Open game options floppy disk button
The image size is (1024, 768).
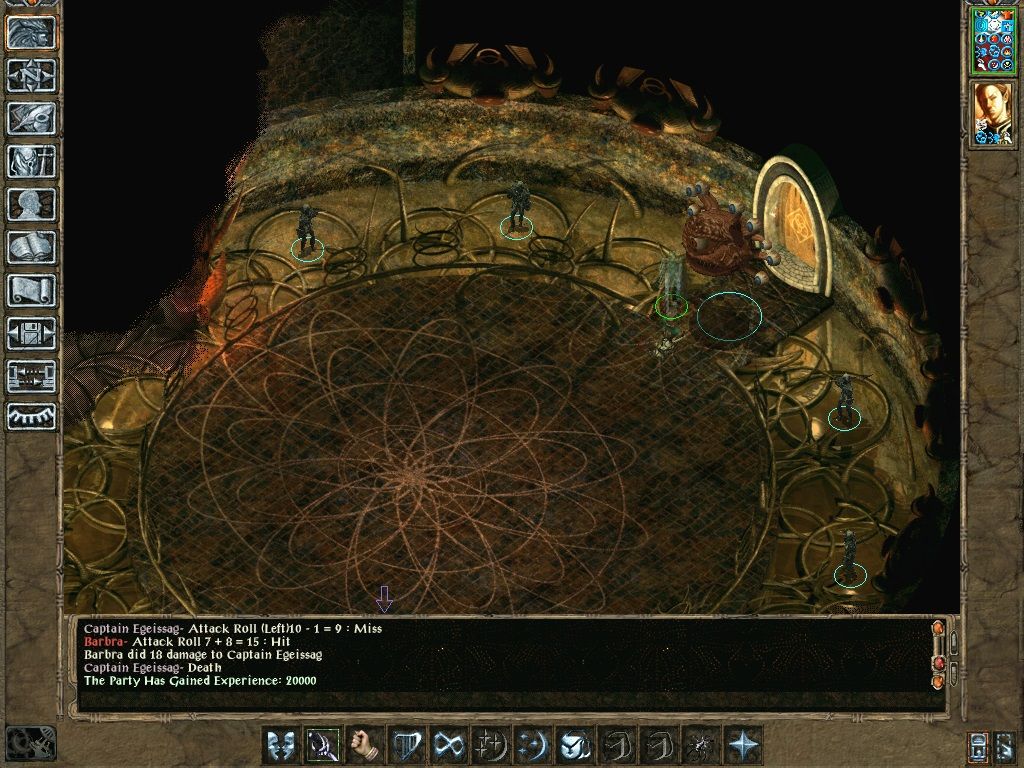click(x=32, y=333)
